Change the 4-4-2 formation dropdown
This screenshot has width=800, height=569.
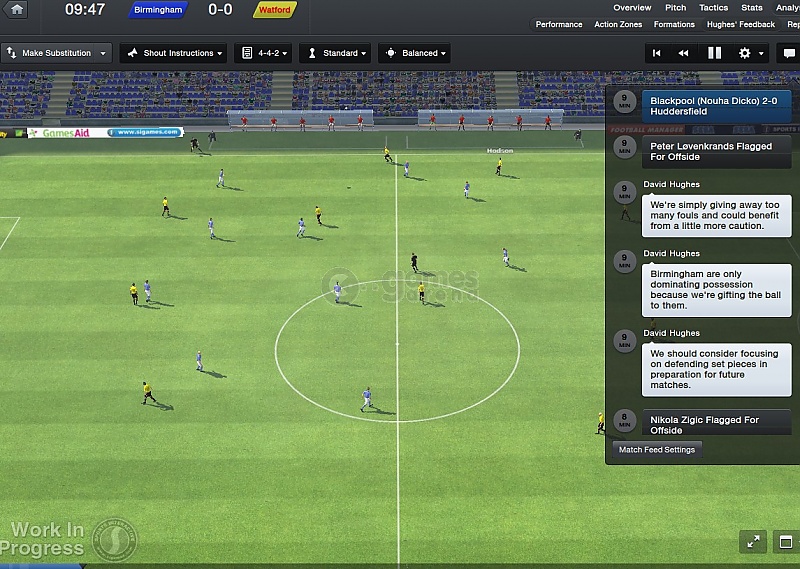click(262, 53)
